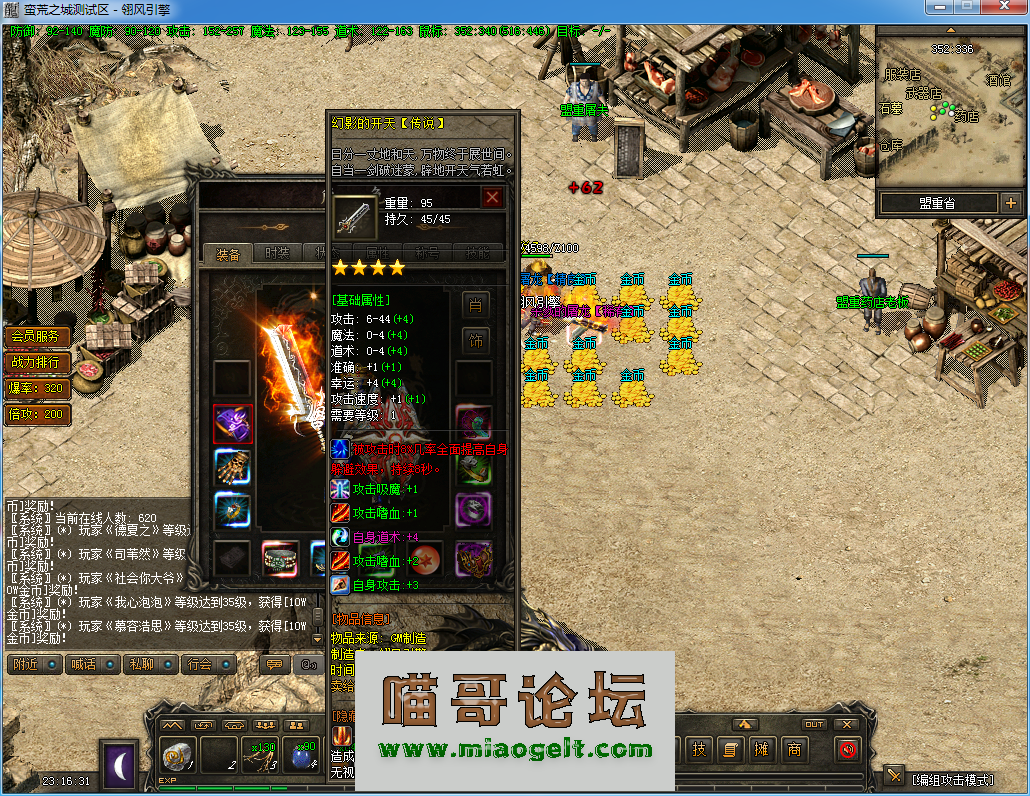Toggle the 行会 chat channel
Screen dimensions: 1030x796
point(208,664)
